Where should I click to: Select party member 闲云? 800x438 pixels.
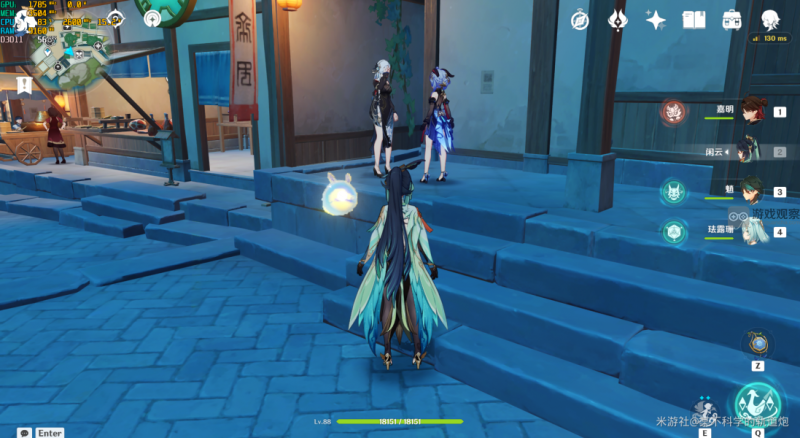(x=752, y=151)
